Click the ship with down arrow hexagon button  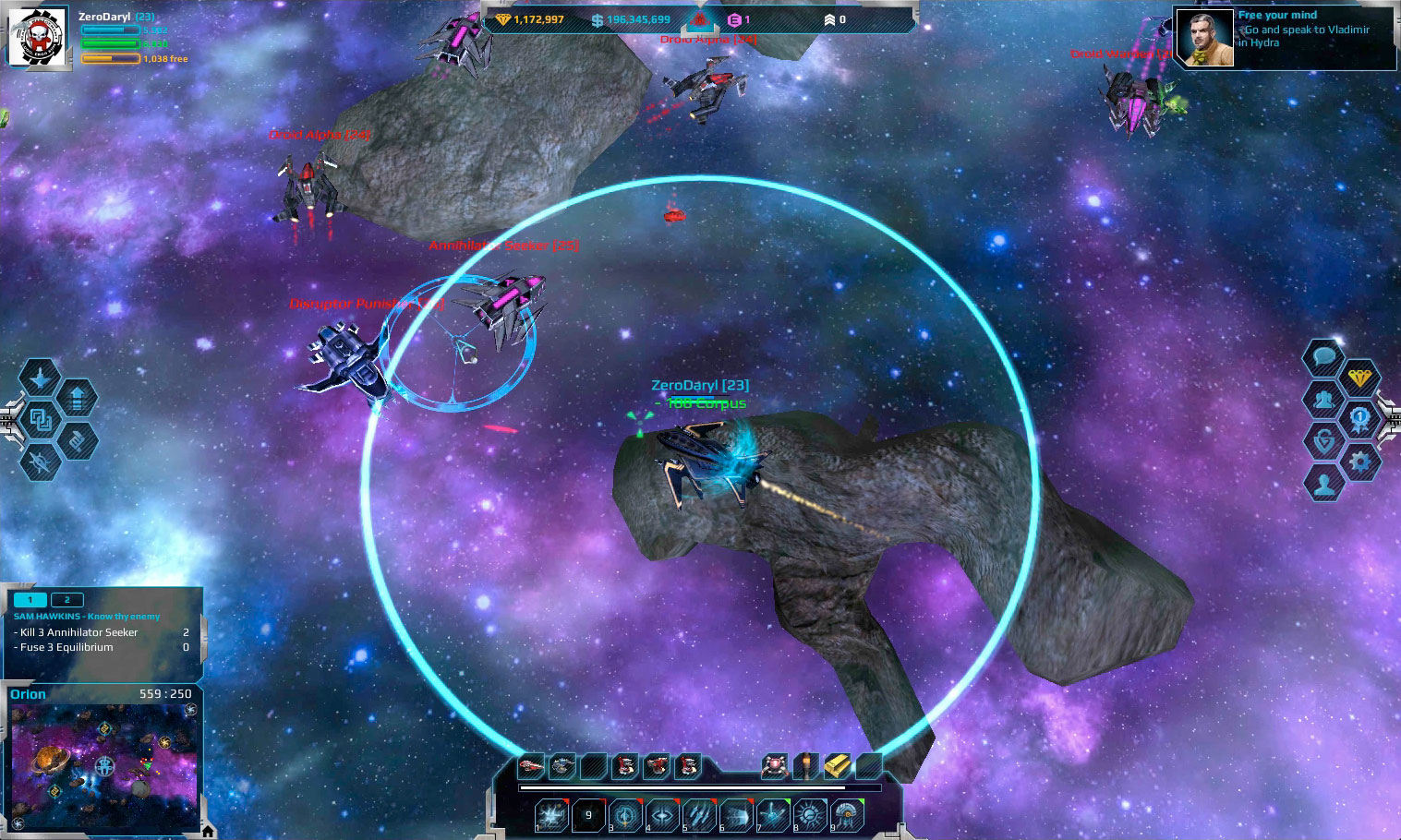point(41,378)
